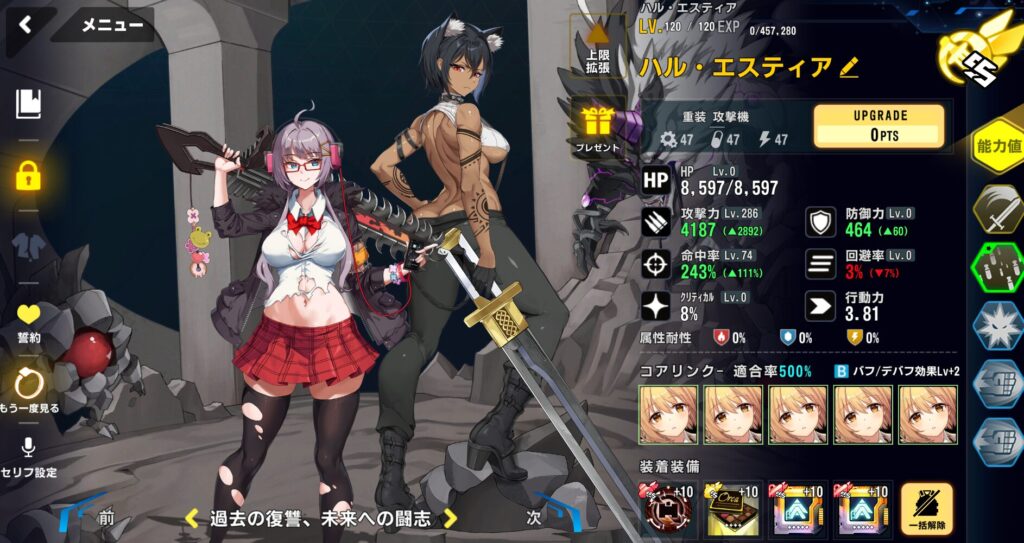Select the red circular chip equipment slot
Screen dimensions: 1024x543
[x=669, y=508]
